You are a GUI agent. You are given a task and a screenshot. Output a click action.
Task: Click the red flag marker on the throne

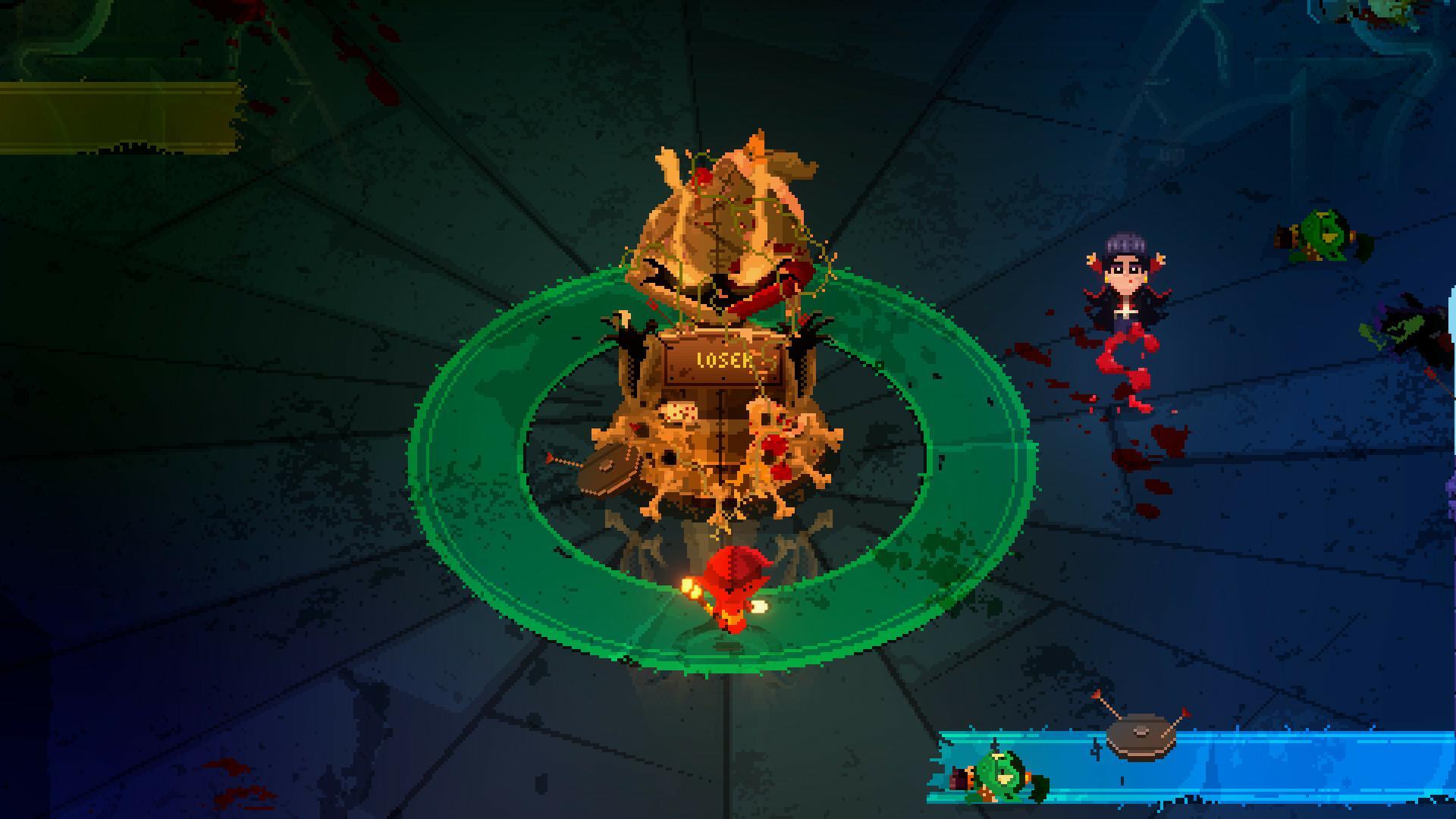coord(634,428)
